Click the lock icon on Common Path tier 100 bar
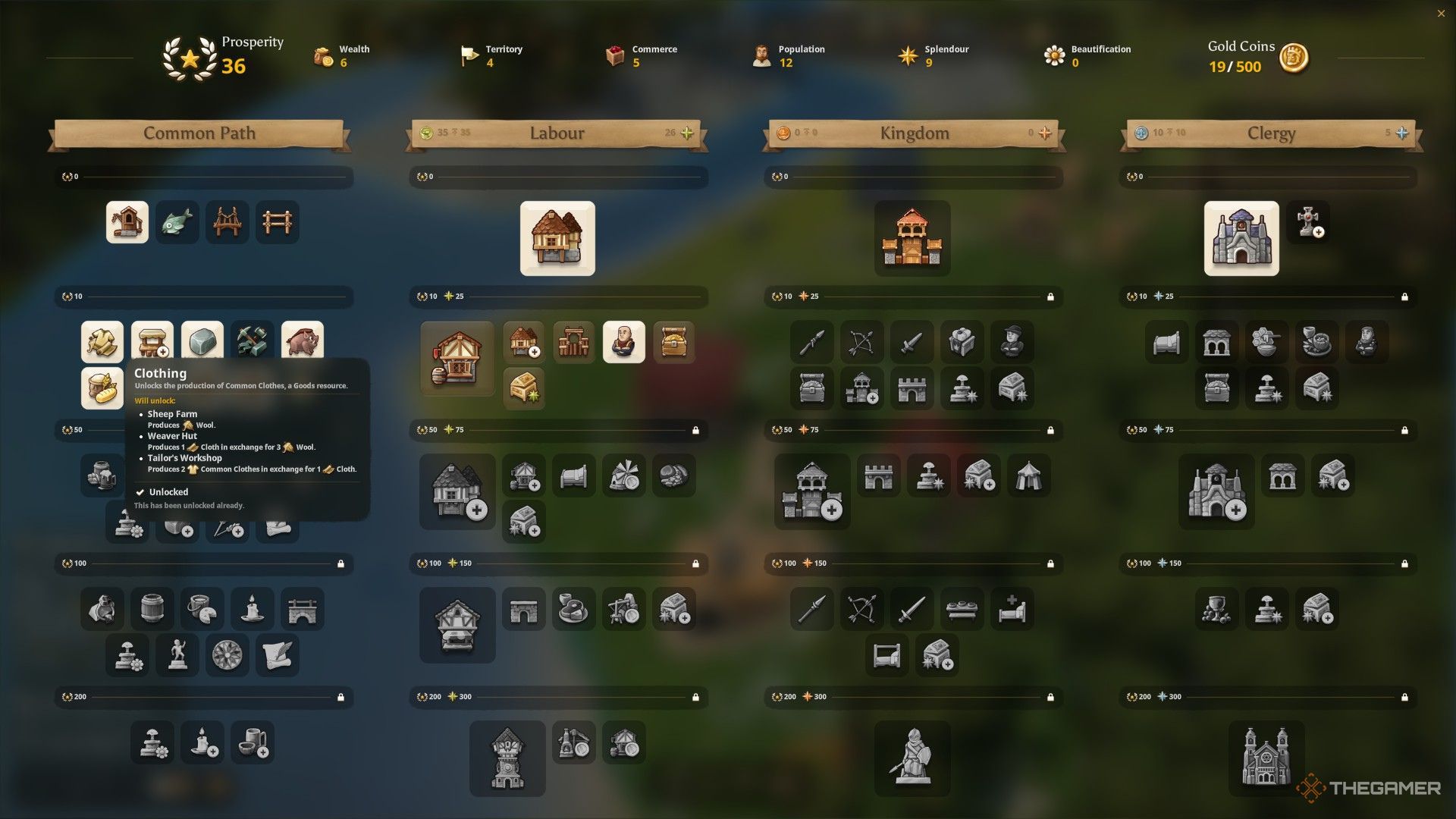 click(x=340, y=563)
